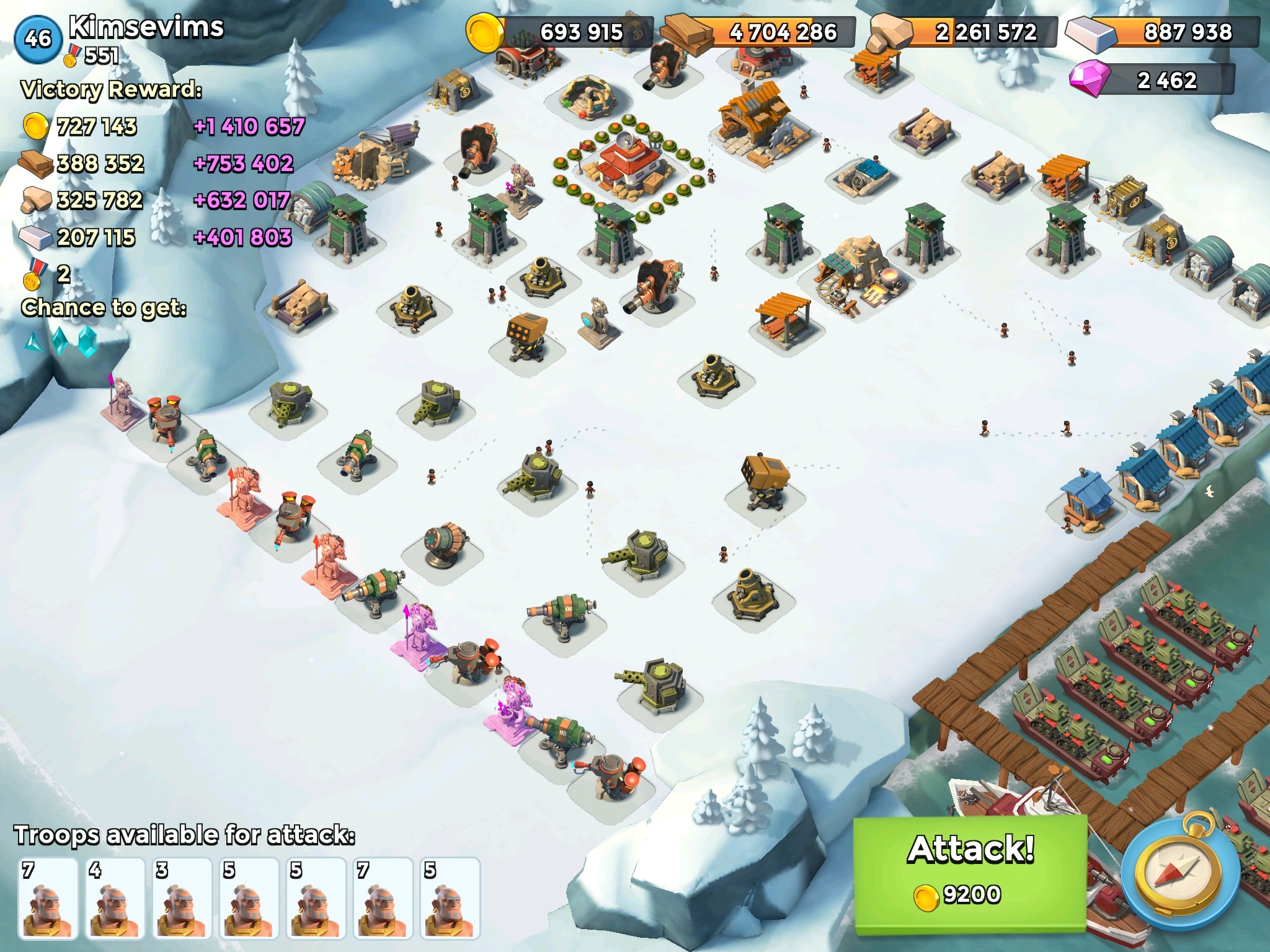Return to the map via the compass button
This screenshot has width=1270, height=952.
1180,871
